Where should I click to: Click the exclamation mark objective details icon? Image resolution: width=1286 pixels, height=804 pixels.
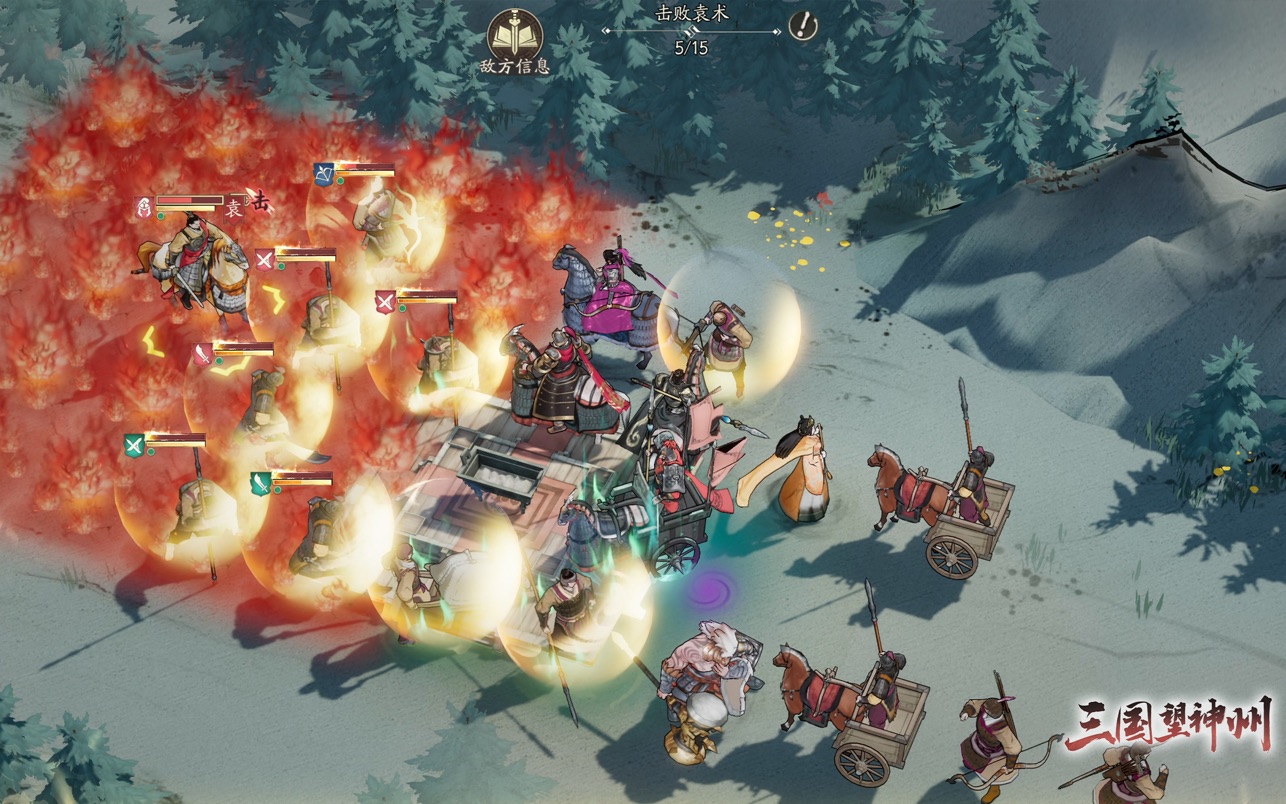802,25
